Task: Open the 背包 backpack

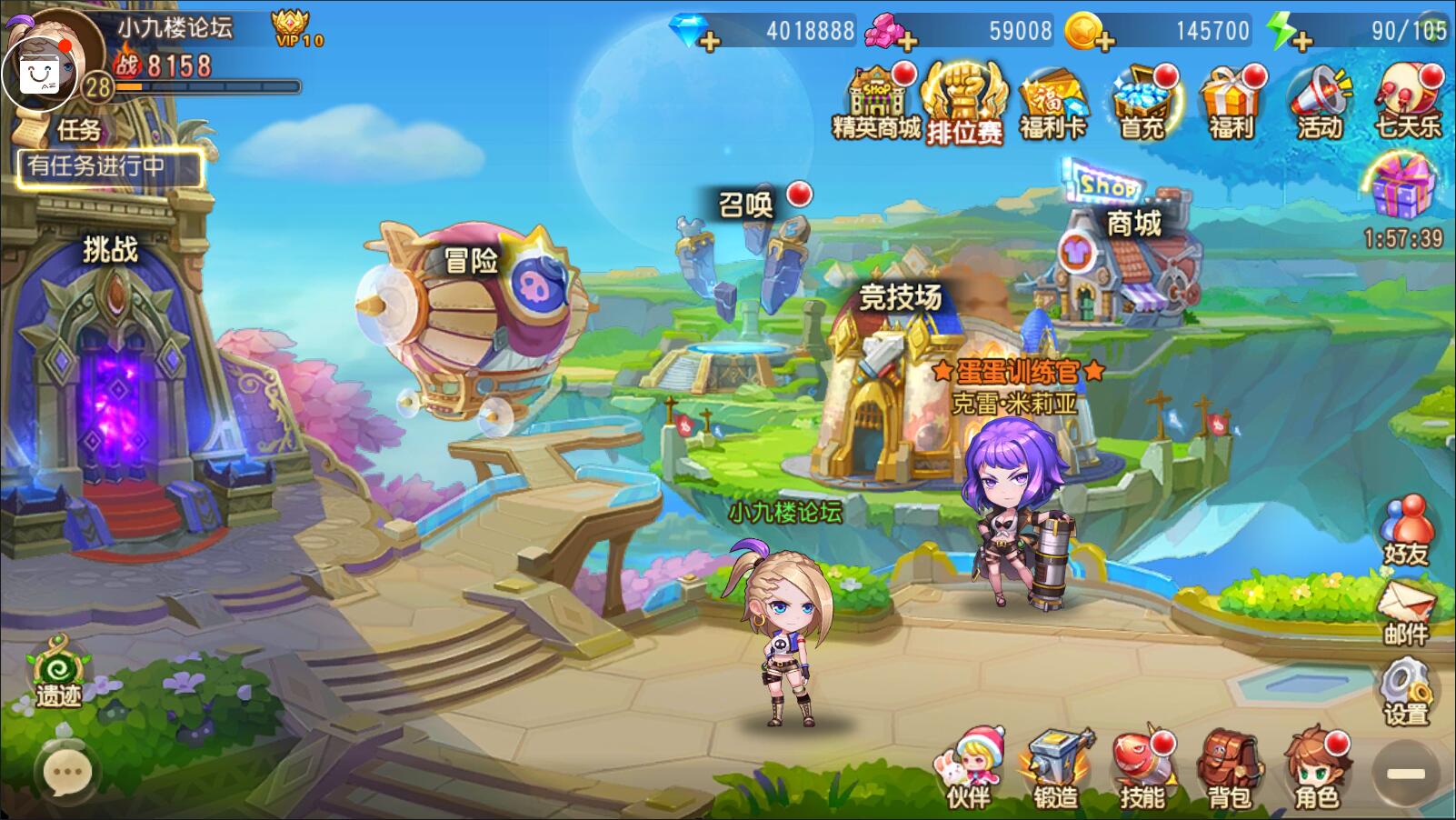Action: (x=1230, y=769)
